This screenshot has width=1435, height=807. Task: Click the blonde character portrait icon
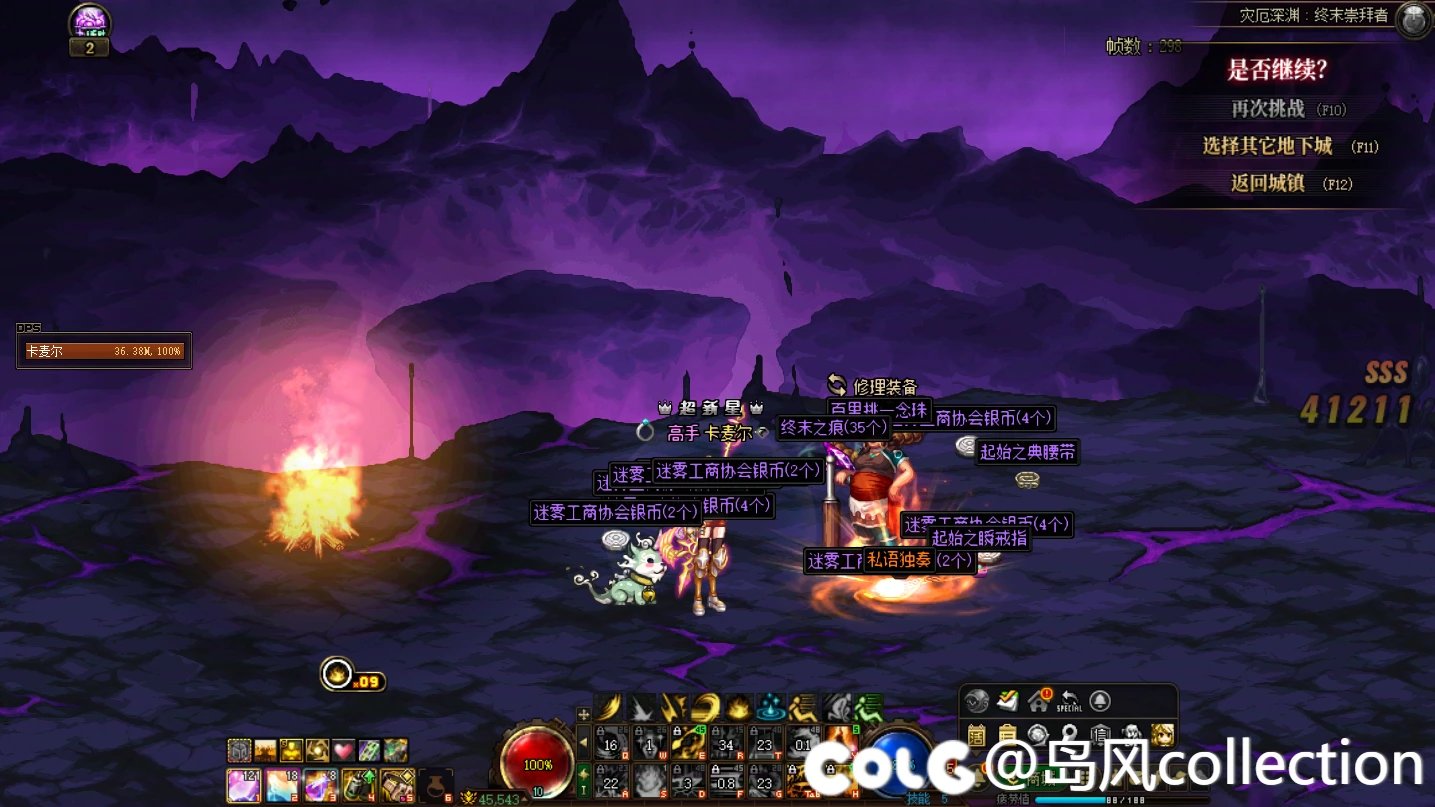(1162, 735)
